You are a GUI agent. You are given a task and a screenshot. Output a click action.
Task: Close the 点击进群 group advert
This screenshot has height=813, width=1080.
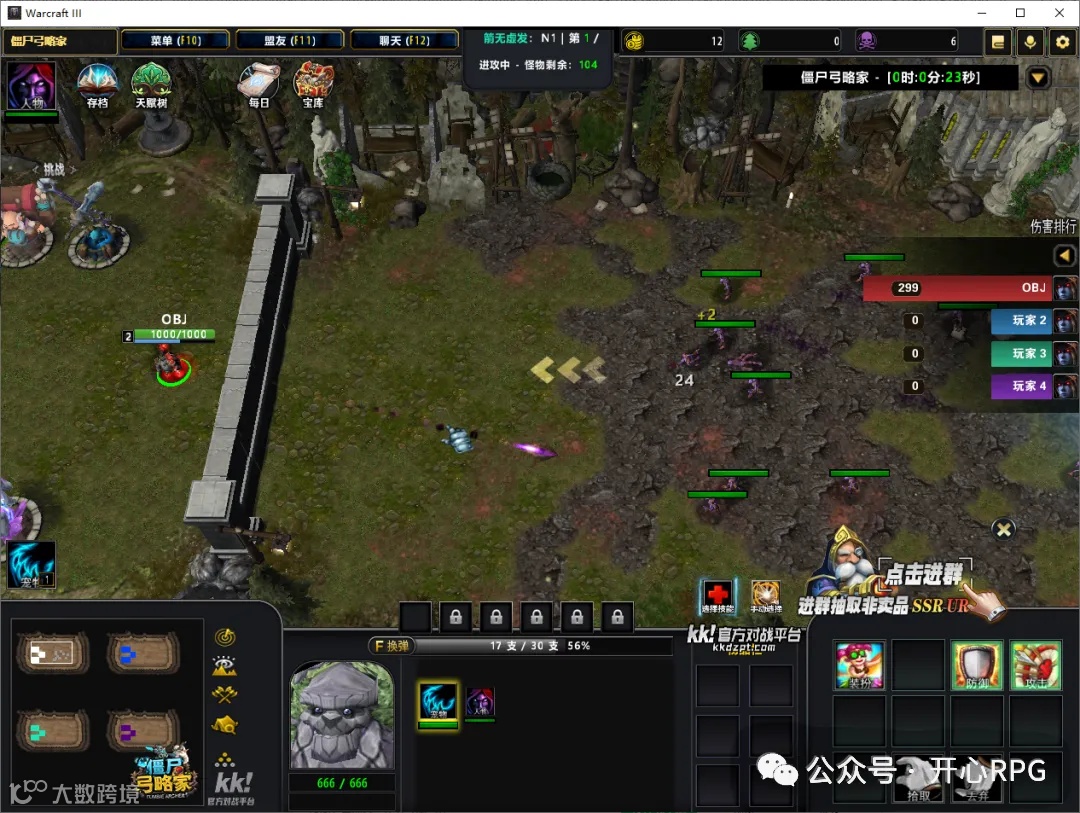(1004, 529)
